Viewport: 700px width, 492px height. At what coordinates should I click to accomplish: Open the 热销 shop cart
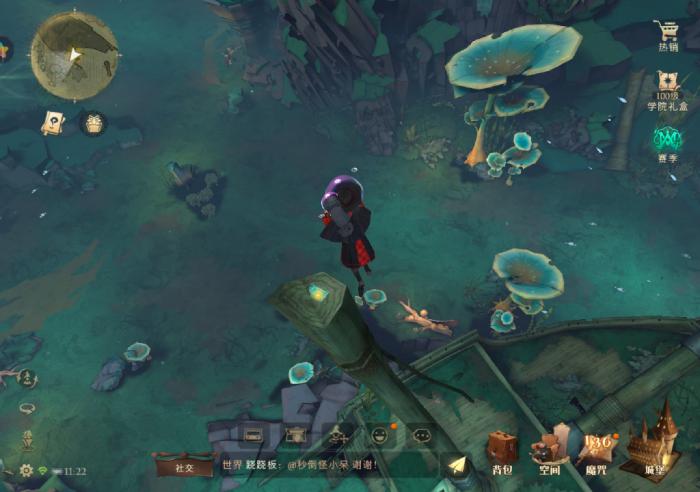click(667, 34)
